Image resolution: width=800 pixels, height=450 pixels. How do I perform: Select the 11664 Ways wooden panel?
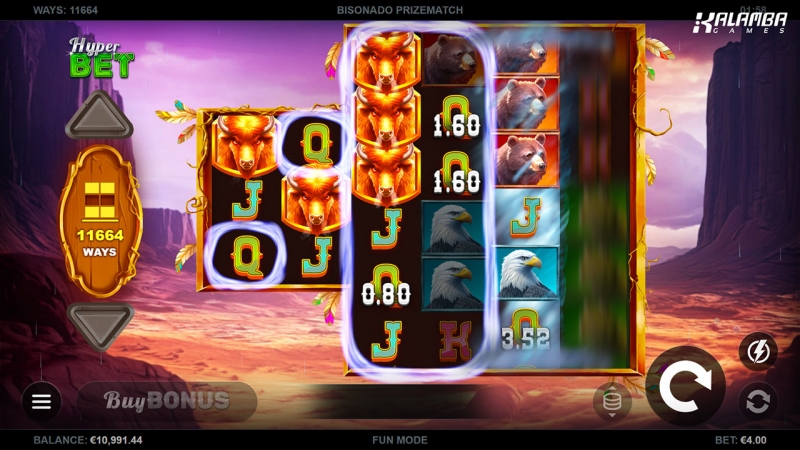coord(99,220)
